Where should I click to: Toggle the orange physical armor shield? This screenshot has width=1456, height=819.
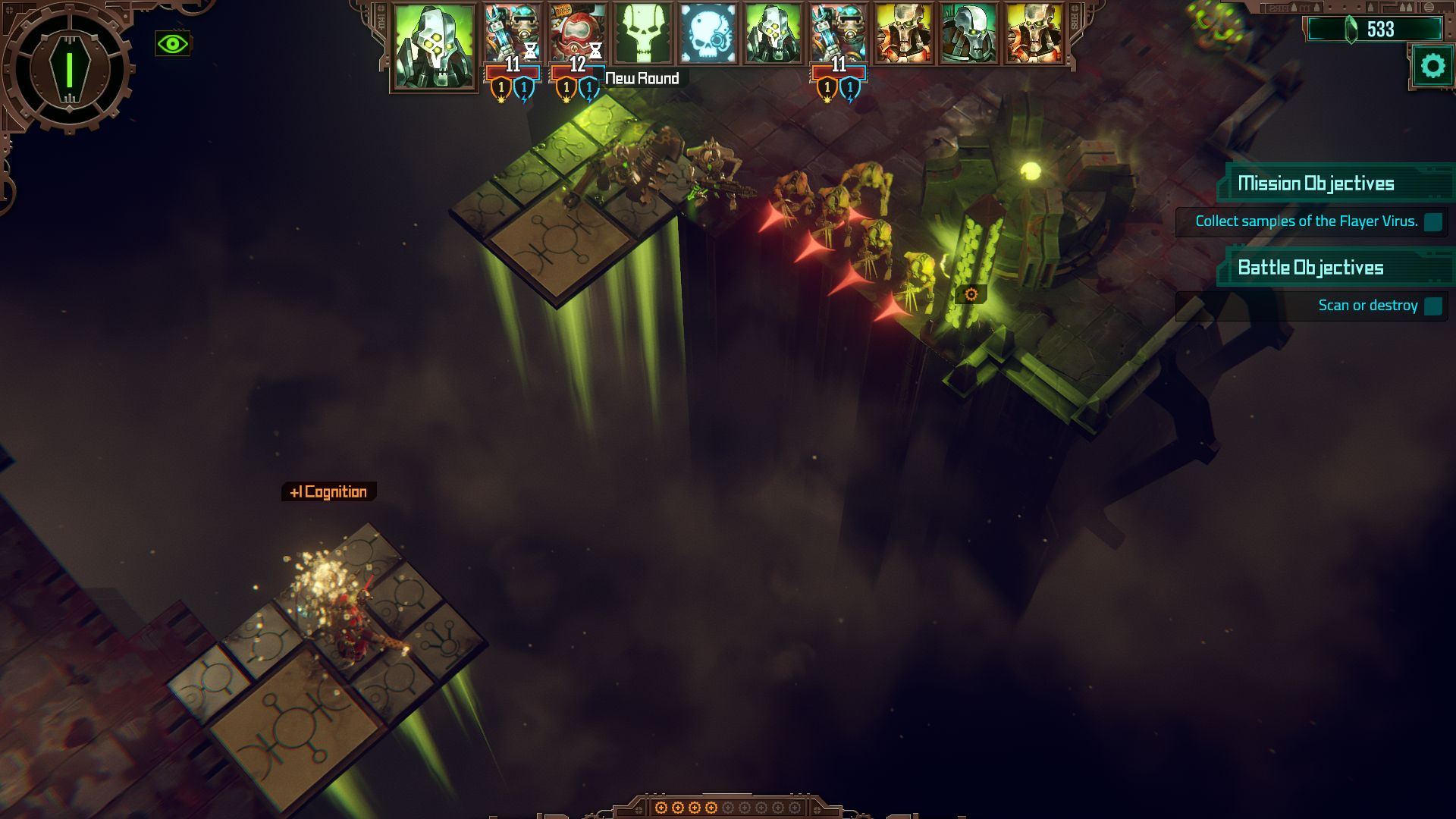coord(500,92)
